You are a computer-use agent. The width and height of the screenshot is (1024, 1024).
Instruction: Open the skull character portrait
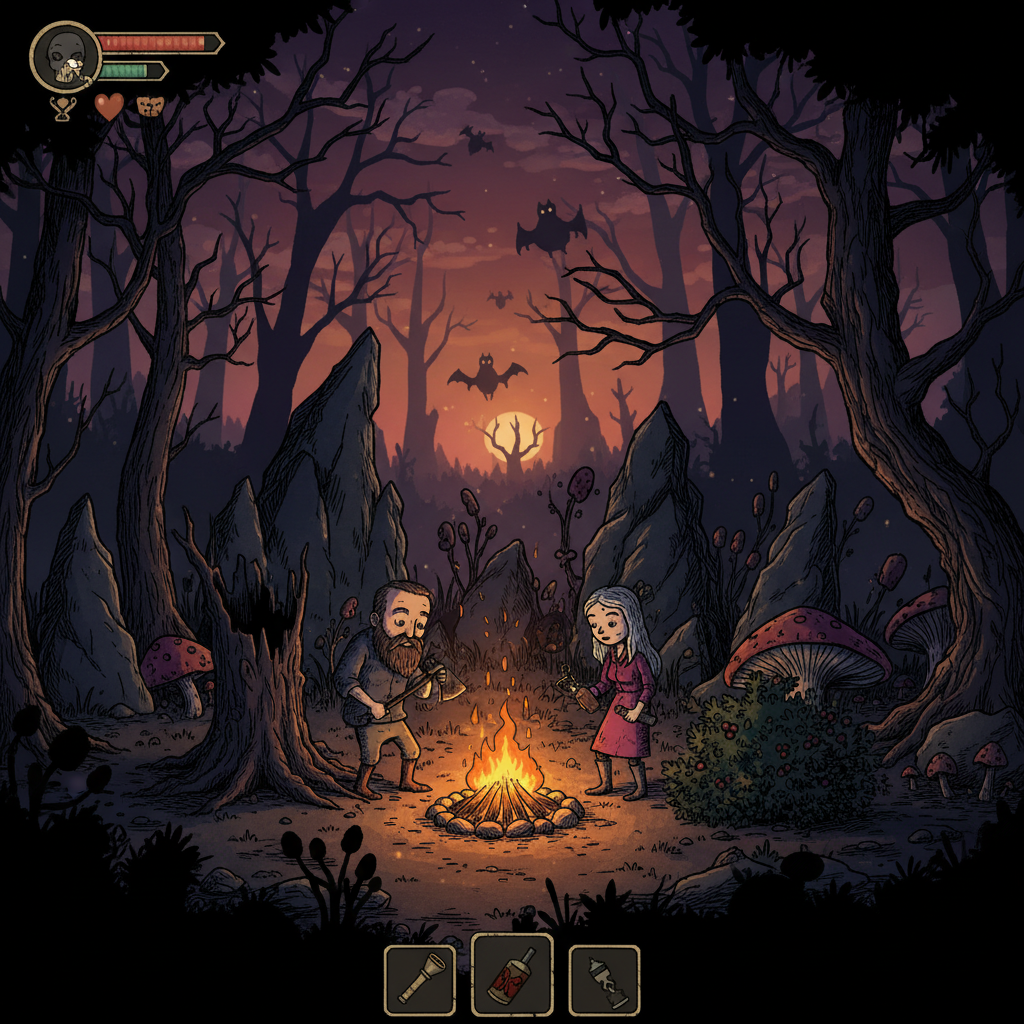click(x=65, y=57)
